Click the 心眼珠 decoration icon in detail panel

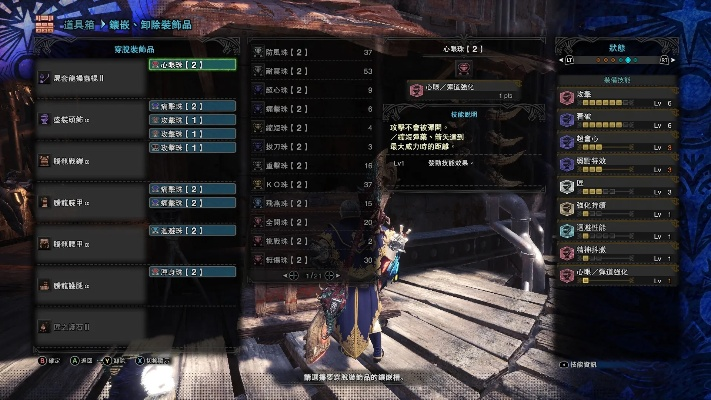click(462, 68)
